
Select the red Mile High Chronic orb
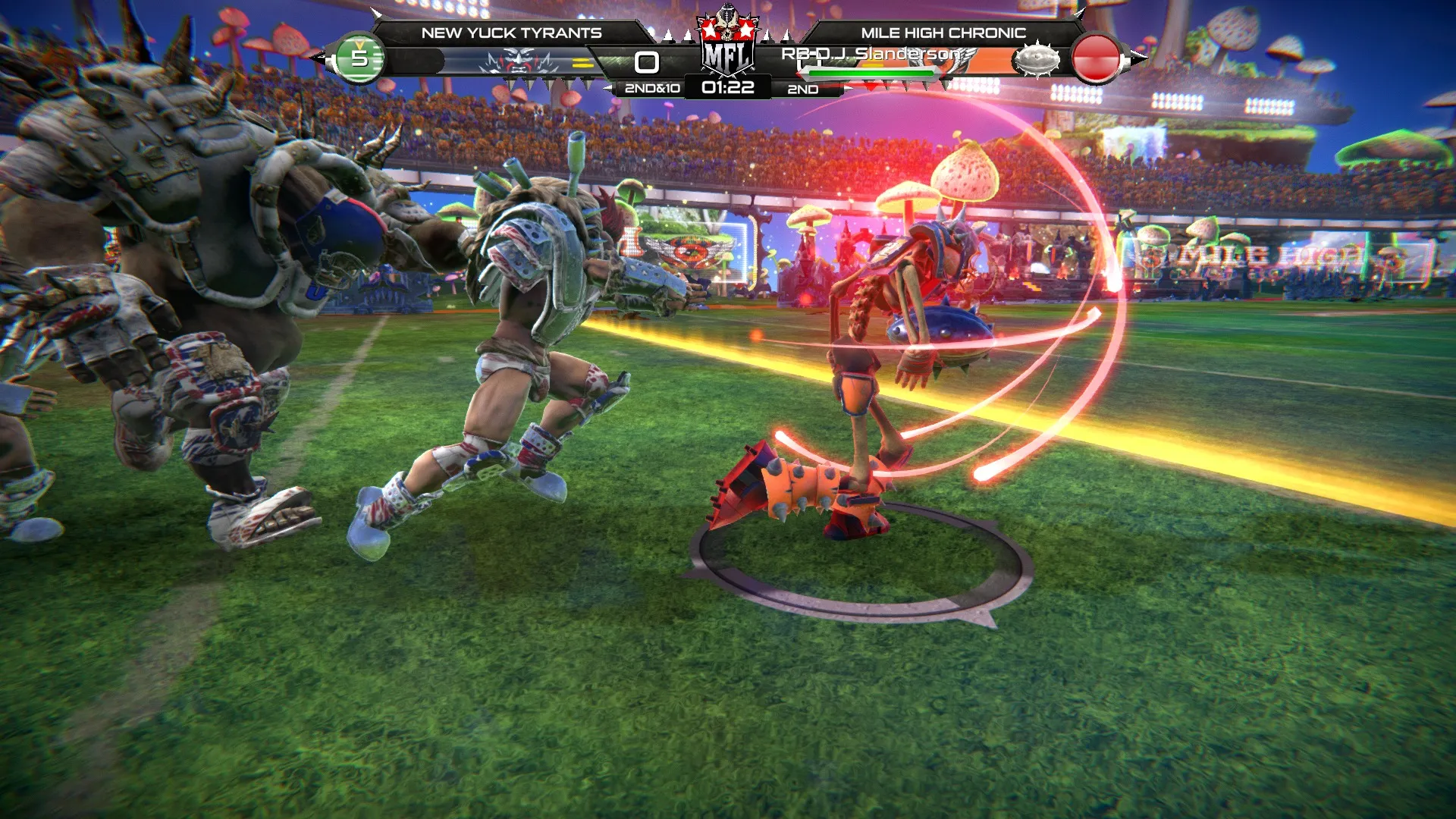click(1096, 58)
